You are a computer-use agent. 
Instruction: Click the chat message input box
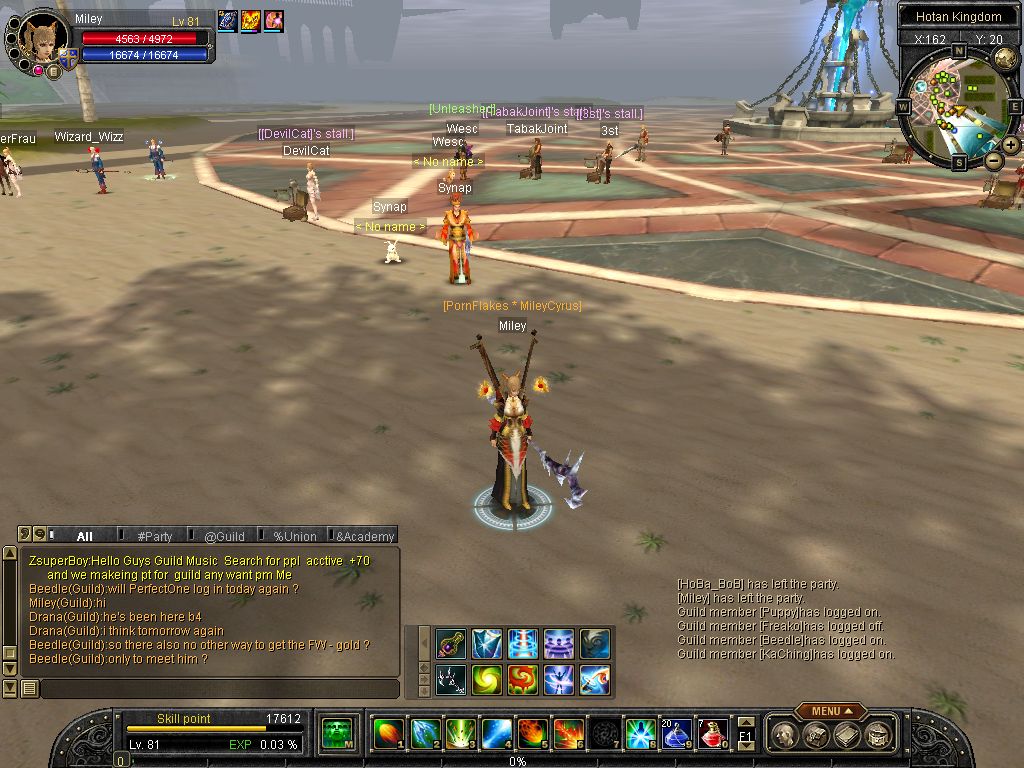tap(218, 688)
